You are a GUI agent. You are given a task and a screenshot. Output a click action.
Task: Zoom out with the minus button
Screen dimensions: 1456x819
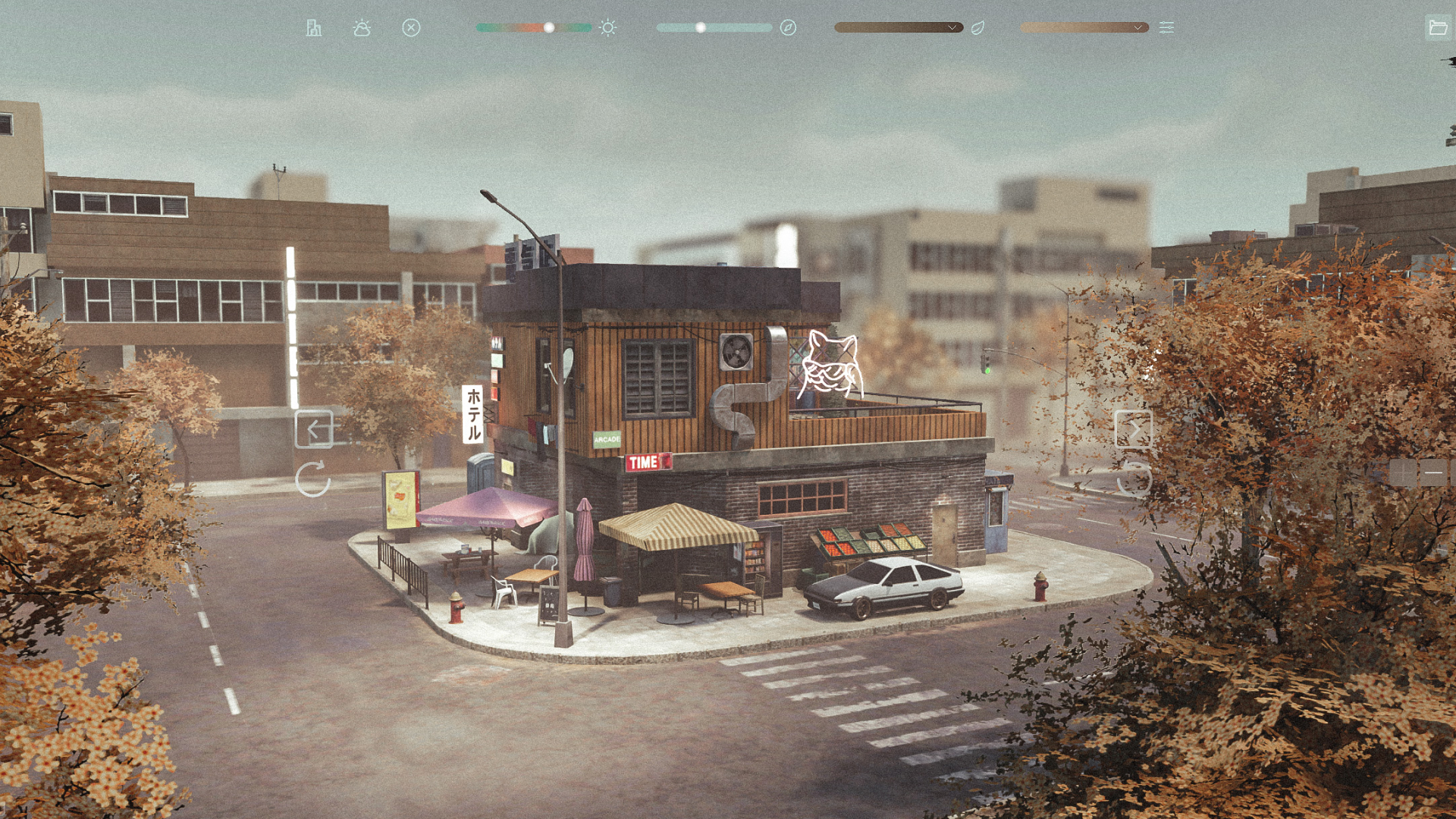pyautogui.click(x=1433, y=472)
